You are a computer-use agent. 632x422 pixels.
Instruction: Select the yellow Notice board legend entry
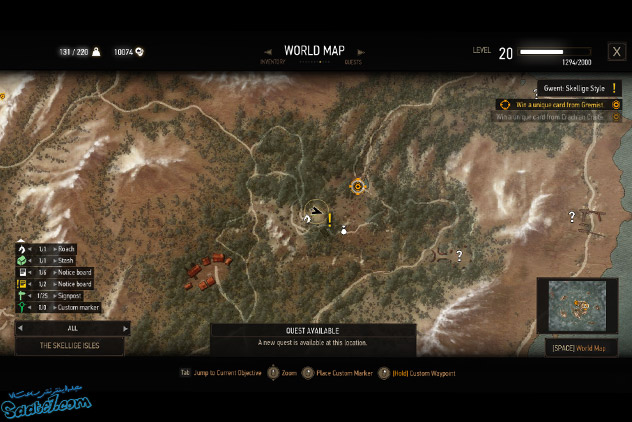click(x=60, y=284)
